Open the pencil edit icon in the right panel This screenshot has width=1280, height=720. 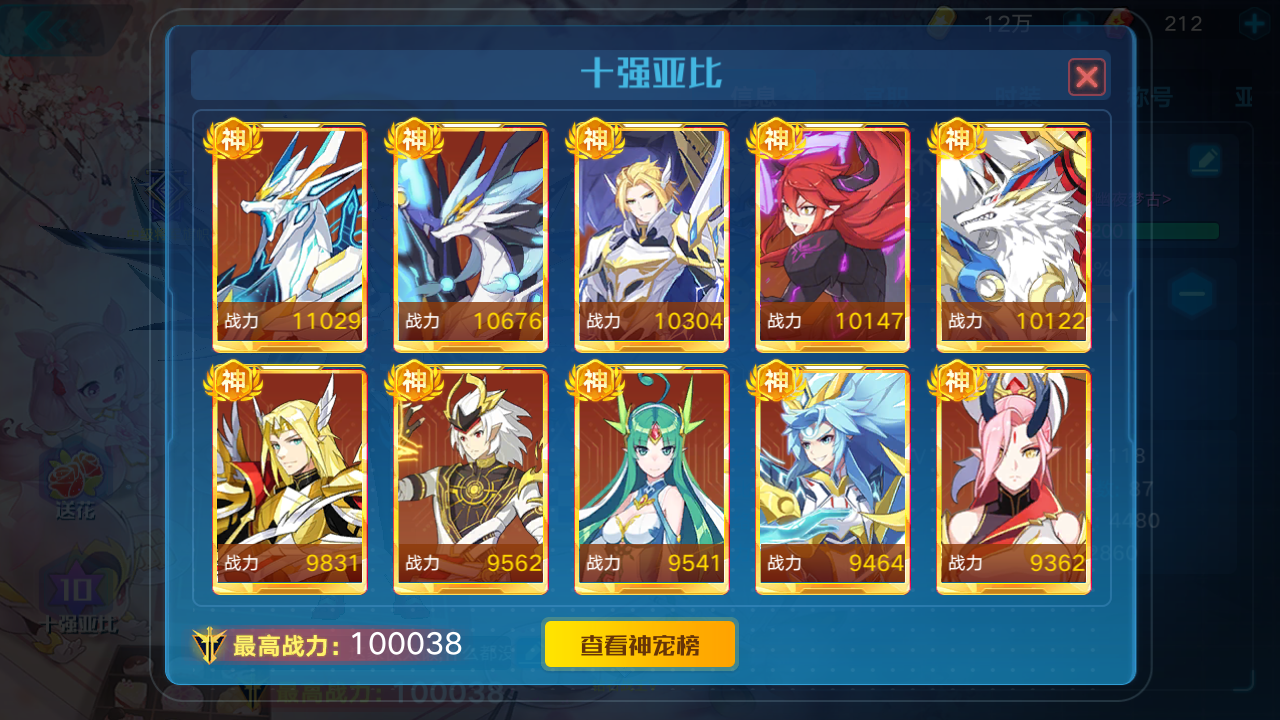click(1205, 158)
